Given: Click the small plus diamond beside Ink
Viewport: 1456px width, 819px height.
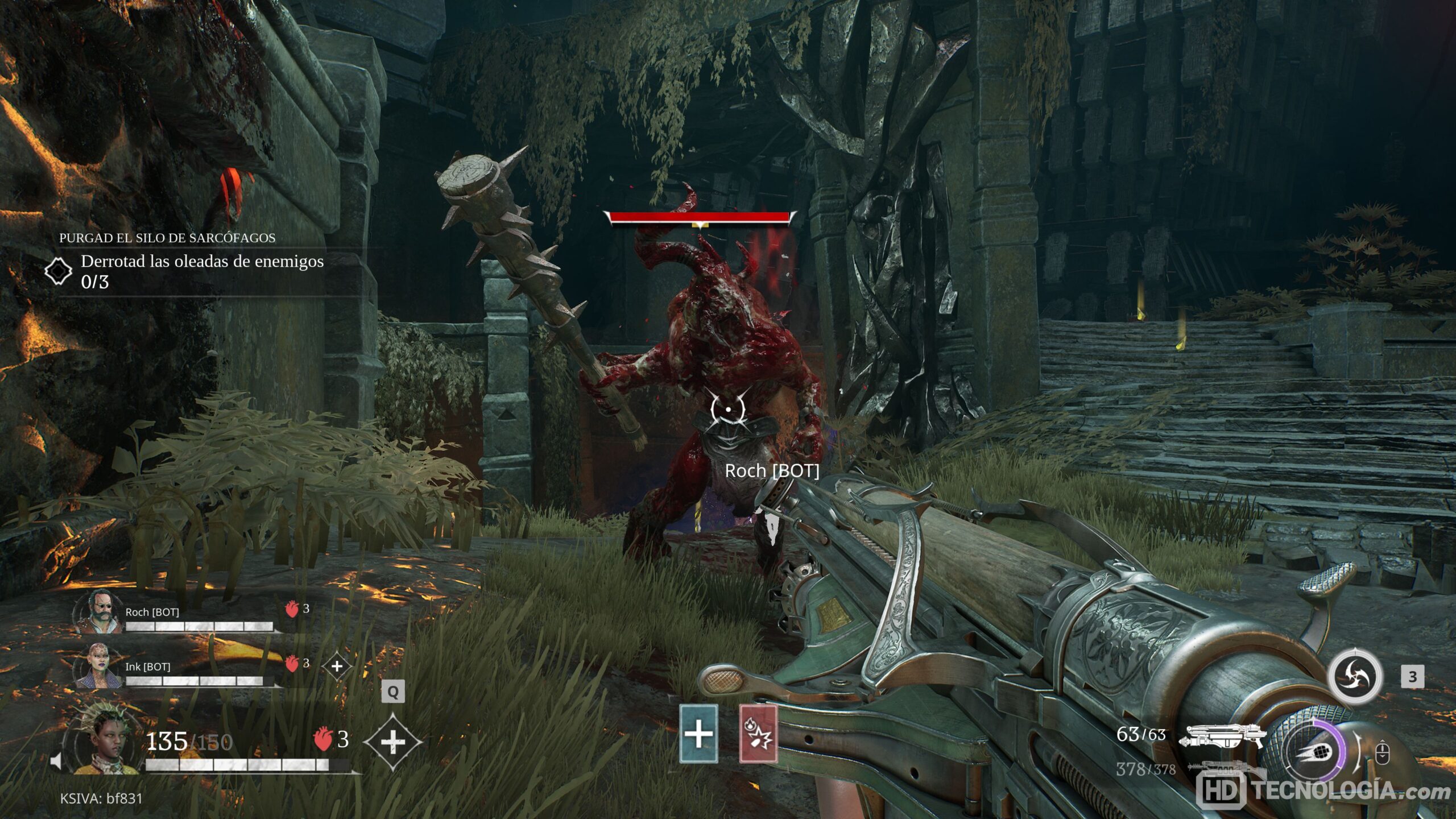Looking at the screenshot, I should (337, 666).
